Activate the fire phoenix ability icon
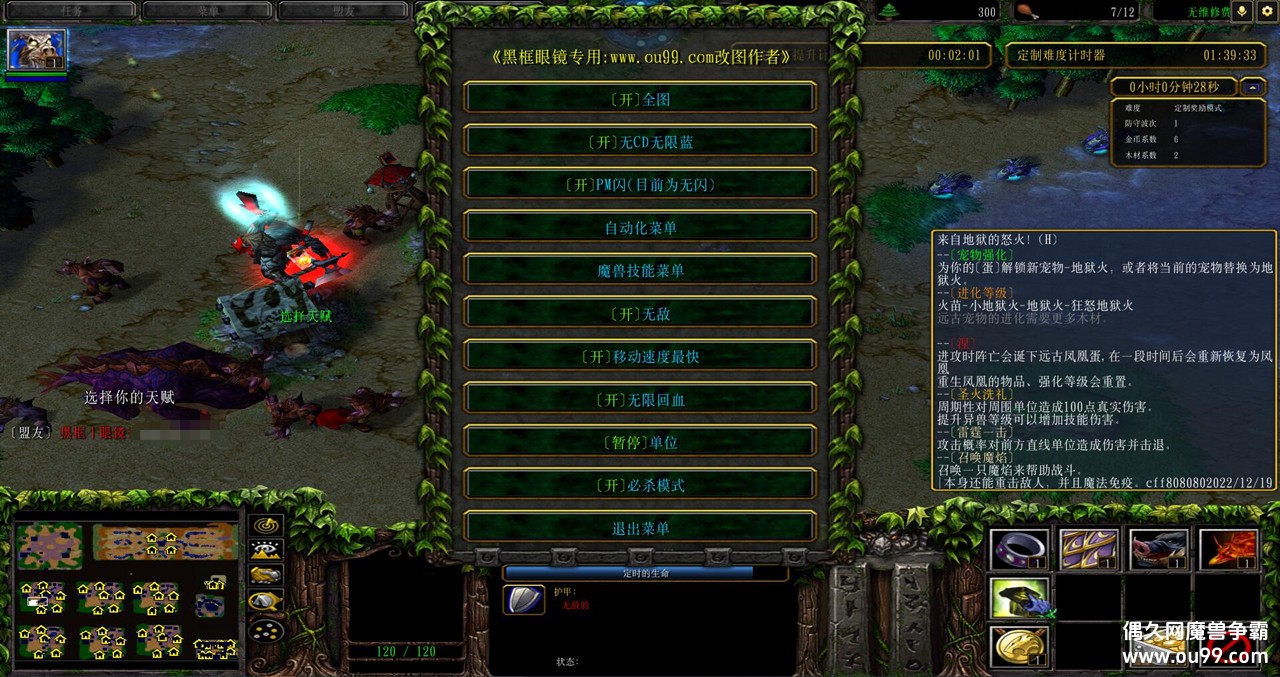 pos(1229,550)
